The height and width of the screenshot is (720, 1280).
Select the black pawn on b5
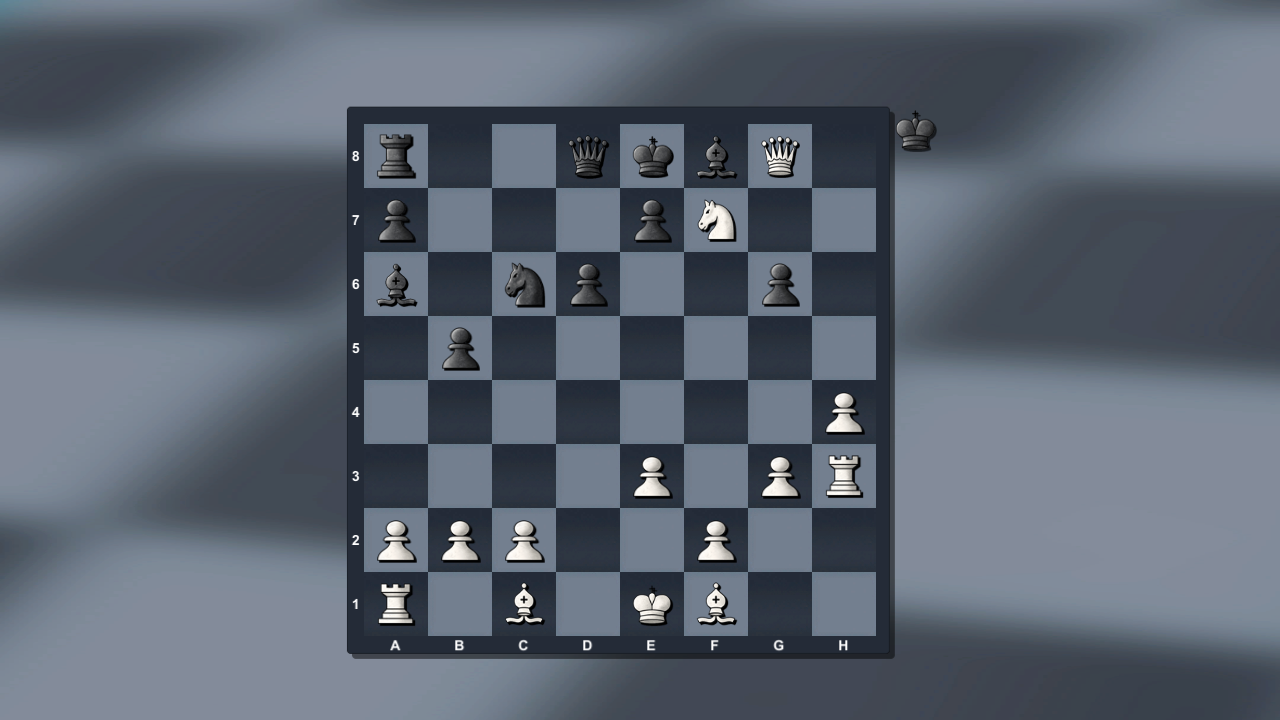(460, 347)
